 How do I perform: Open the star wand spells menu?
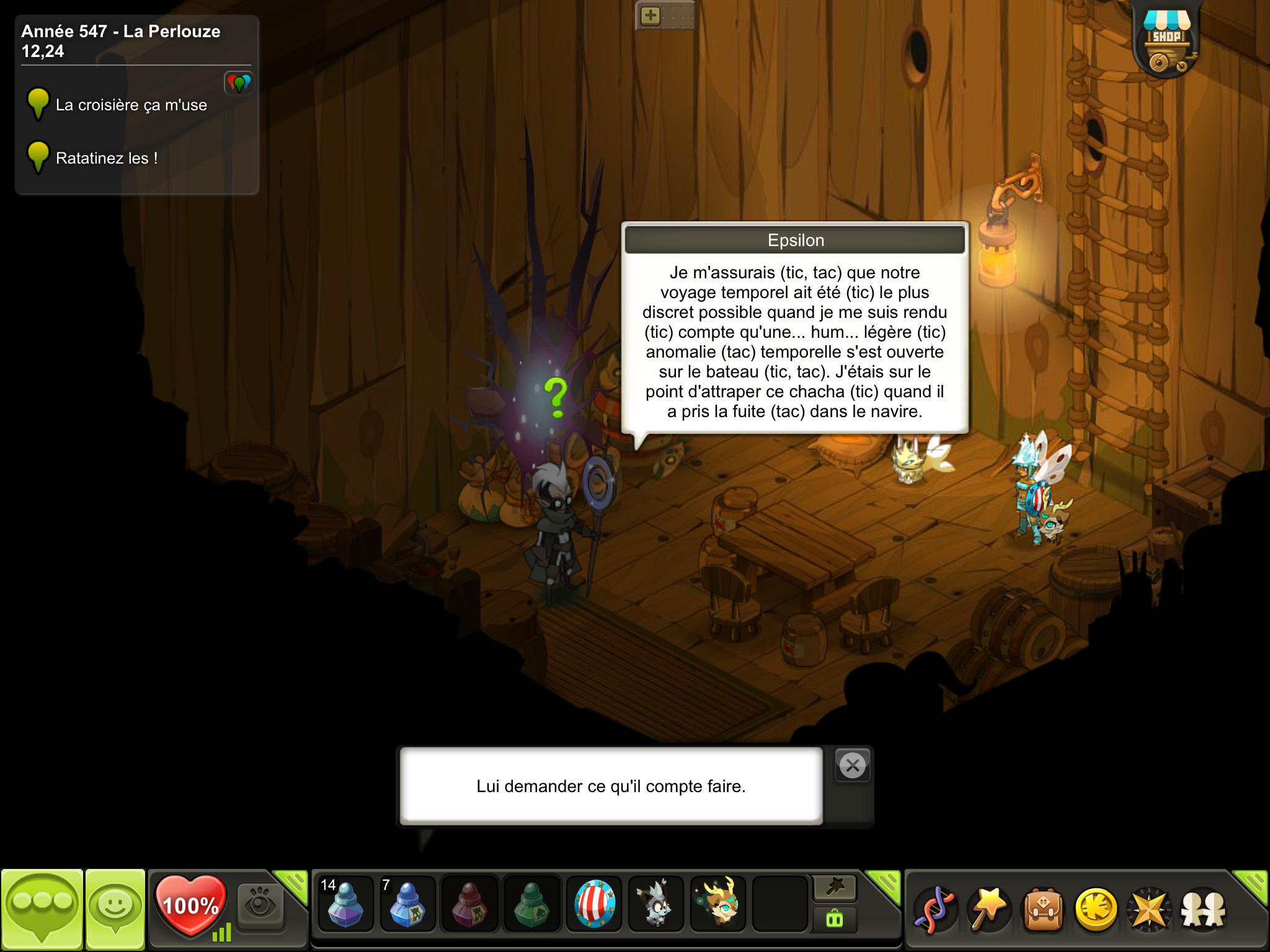point(989,909)
